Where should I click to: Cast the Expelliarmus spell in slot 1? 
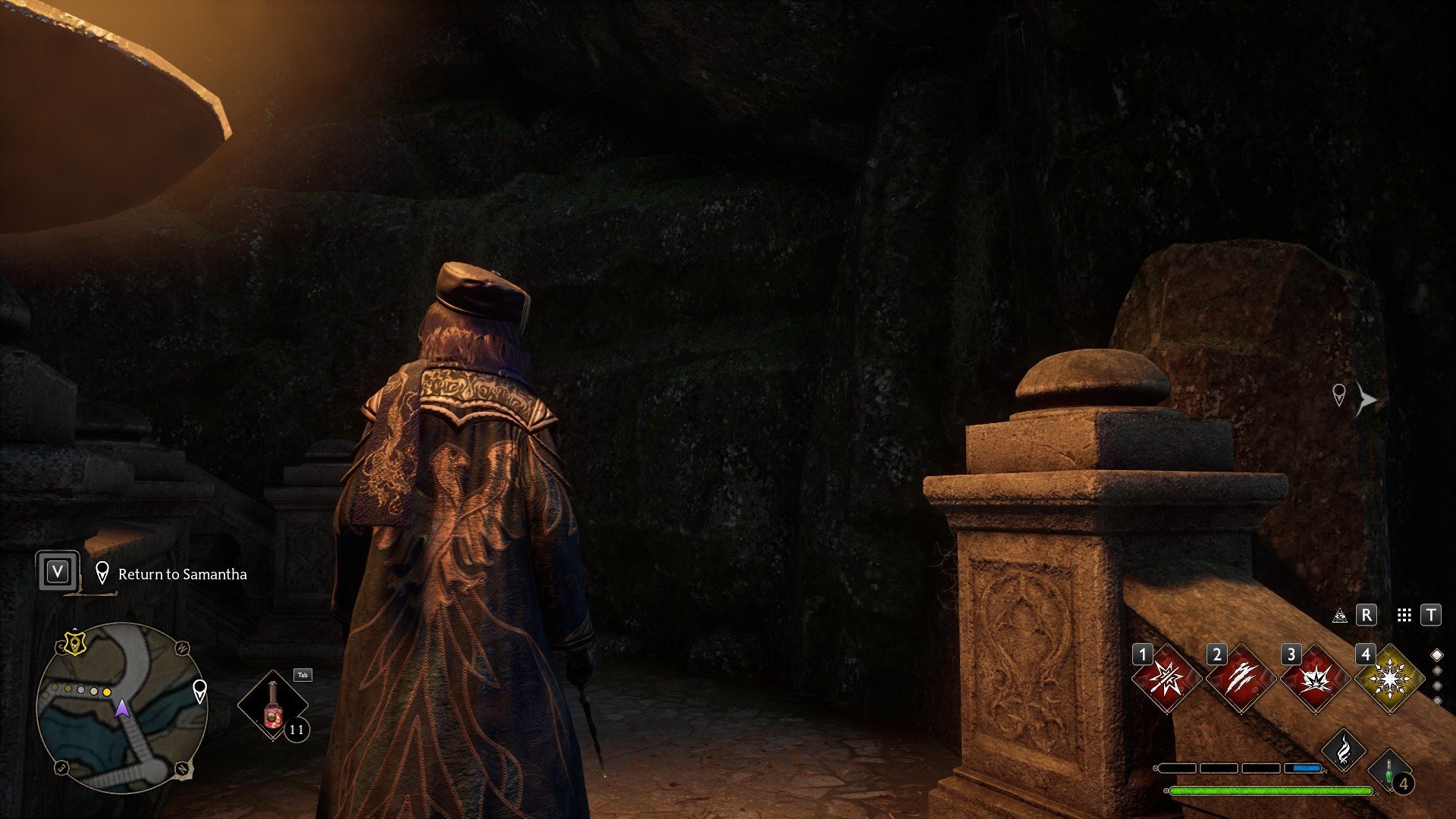(1166, 679)
